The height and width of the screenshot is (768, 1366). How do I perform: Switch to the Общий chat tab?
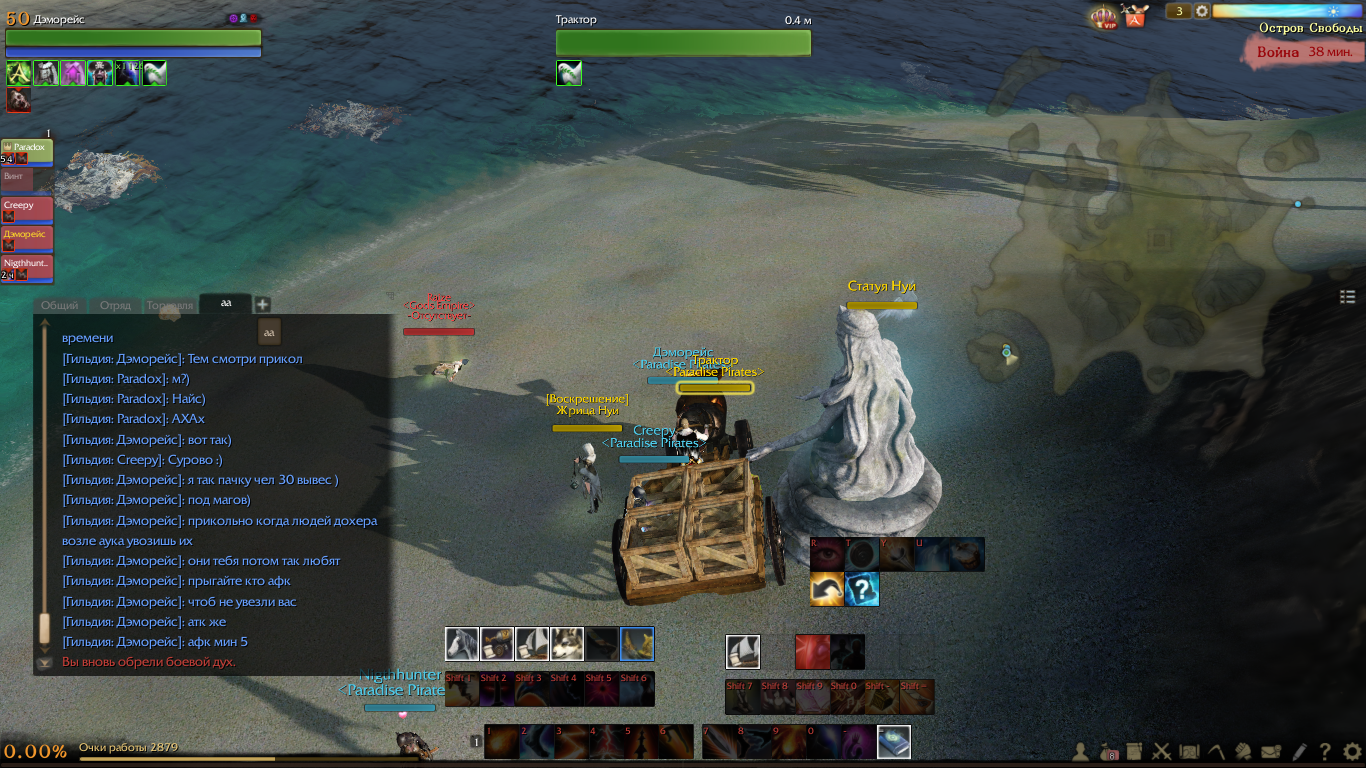(60, 305)
